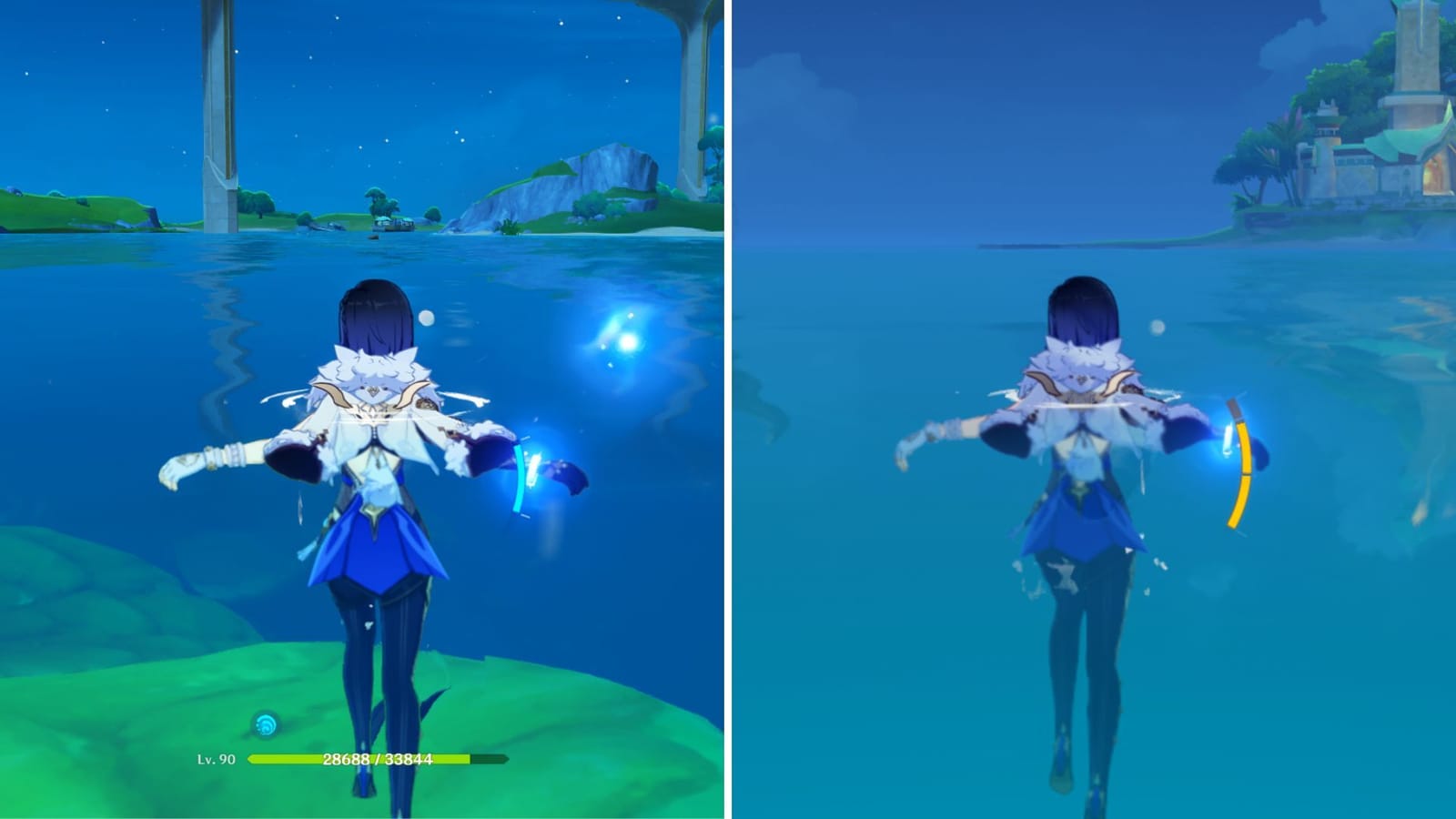Screen dimensions: 1456x819
Task: Click the faint orb near the right character's head
Action: click(1156, 325)
